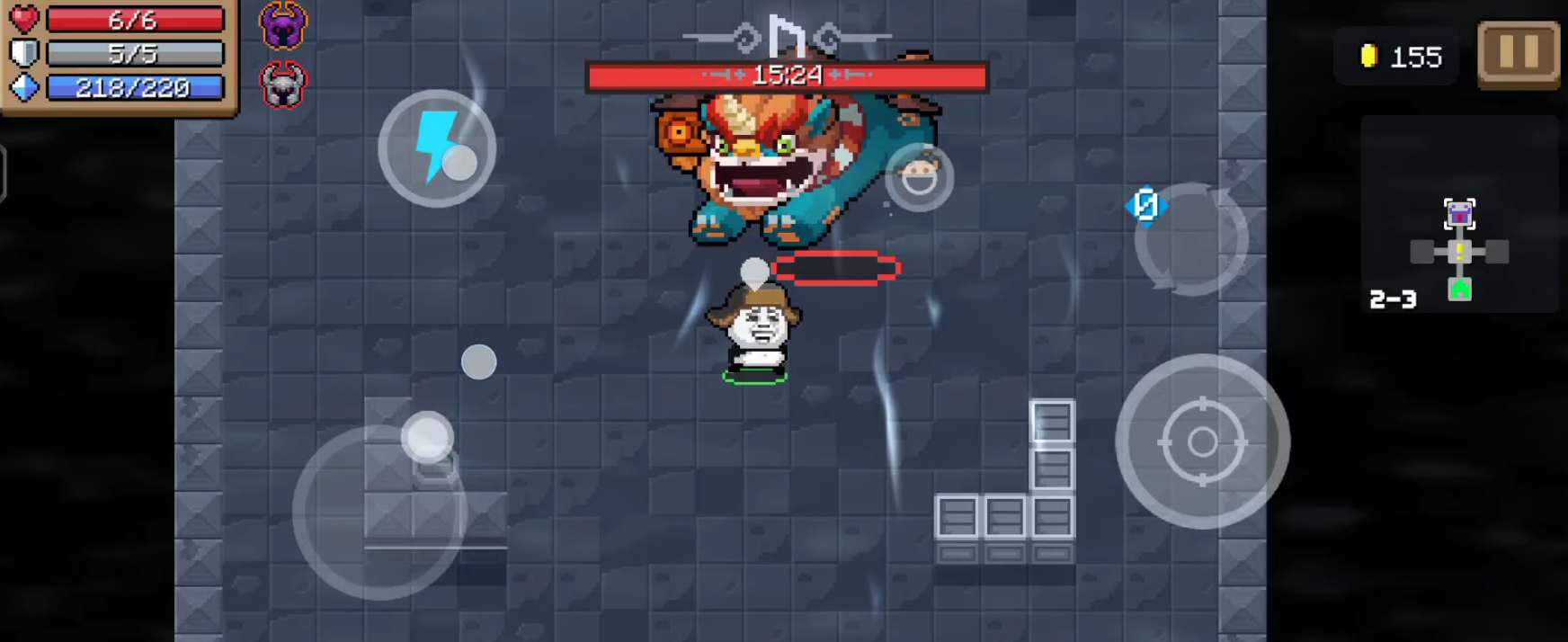The image size is (1568, 642).
Task: Activate the lightning bolt skill
Action: point(437,148)
